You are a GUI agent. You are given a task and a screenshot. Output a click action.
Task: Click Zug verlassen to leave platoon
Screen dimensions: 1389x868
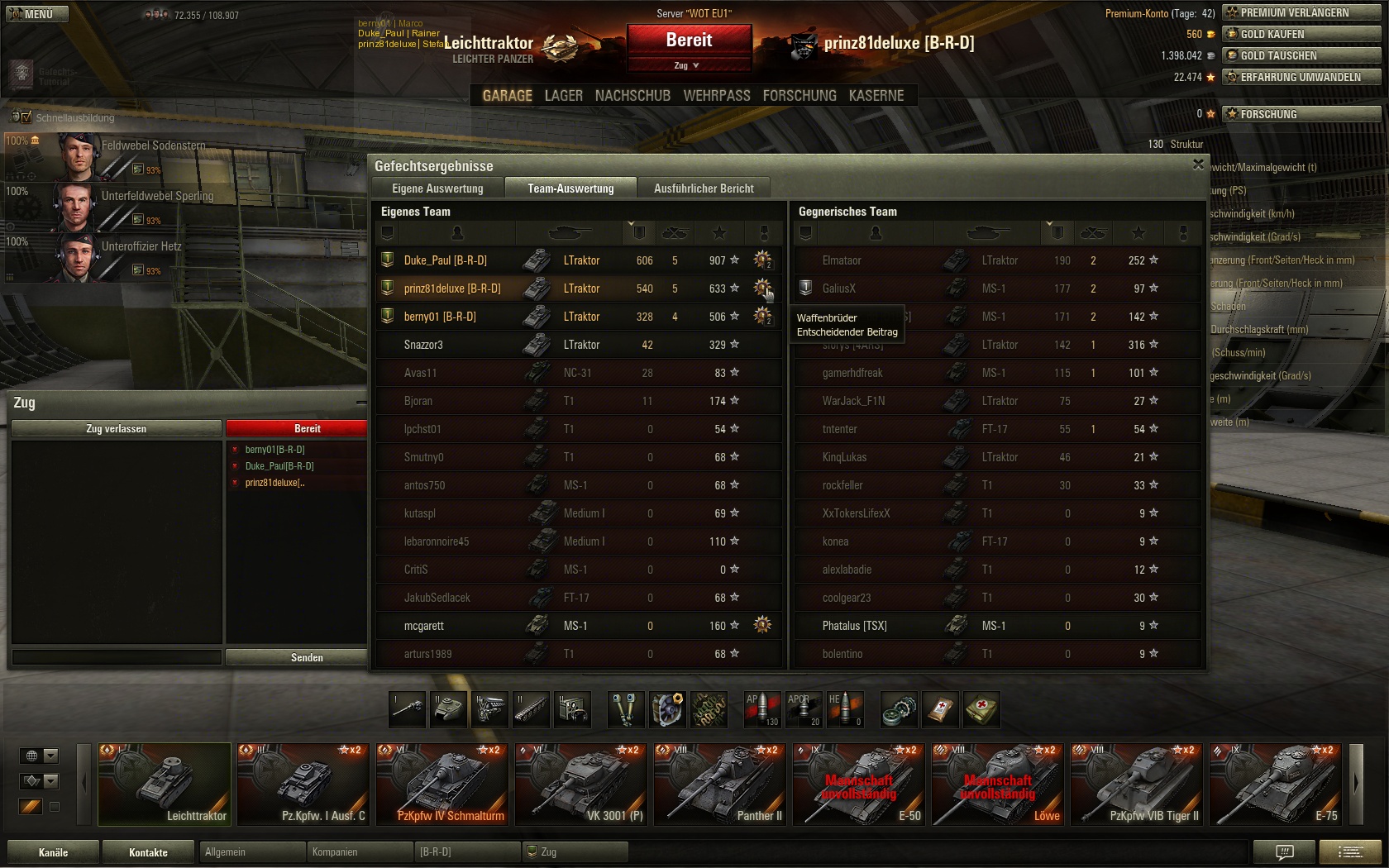pos(116,428)
